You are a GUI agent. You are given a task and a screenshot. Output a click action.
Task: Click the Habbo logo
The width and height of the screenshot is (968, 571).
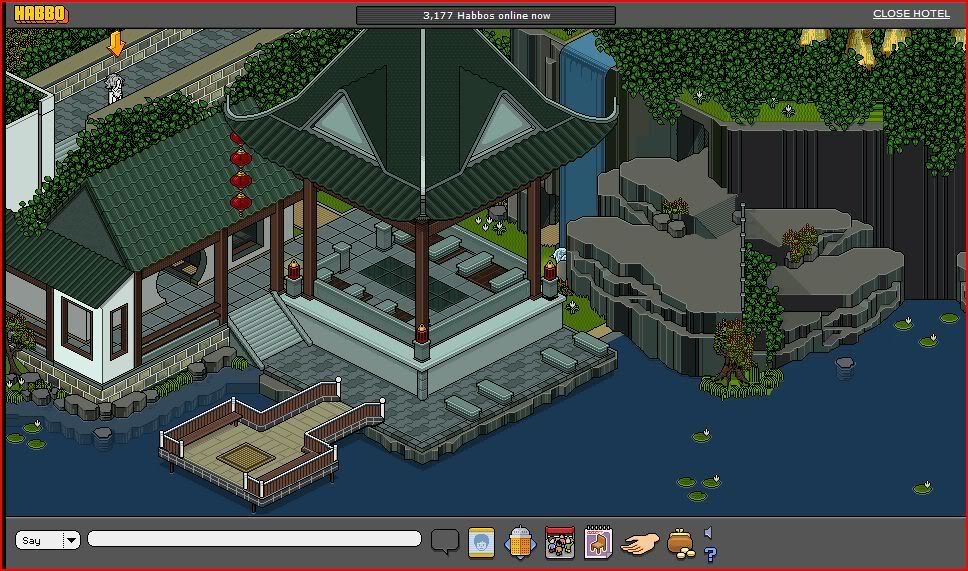click(x=40, y=14)
